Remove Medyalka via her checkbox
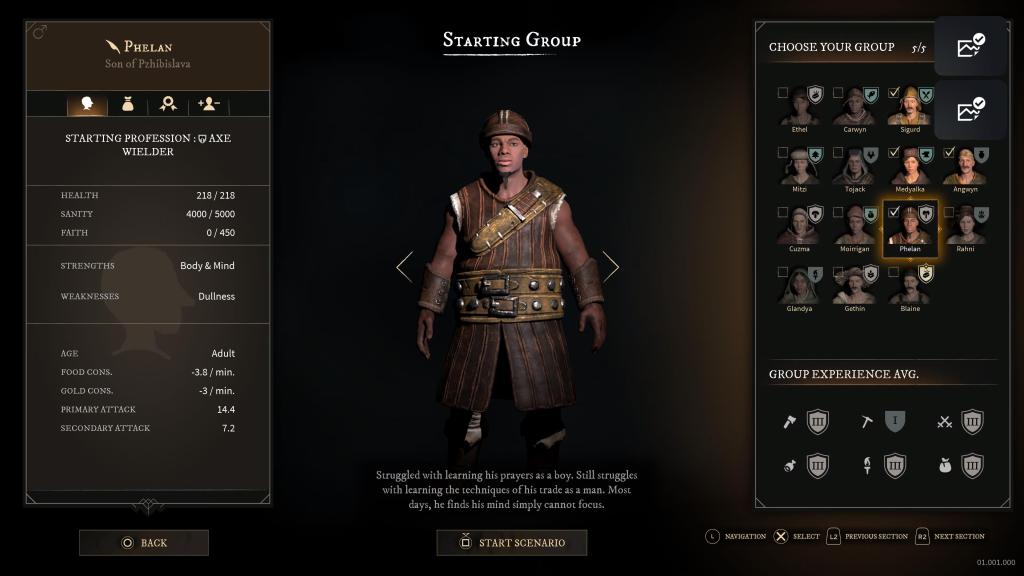1024x576 pixels. (894, 153)
